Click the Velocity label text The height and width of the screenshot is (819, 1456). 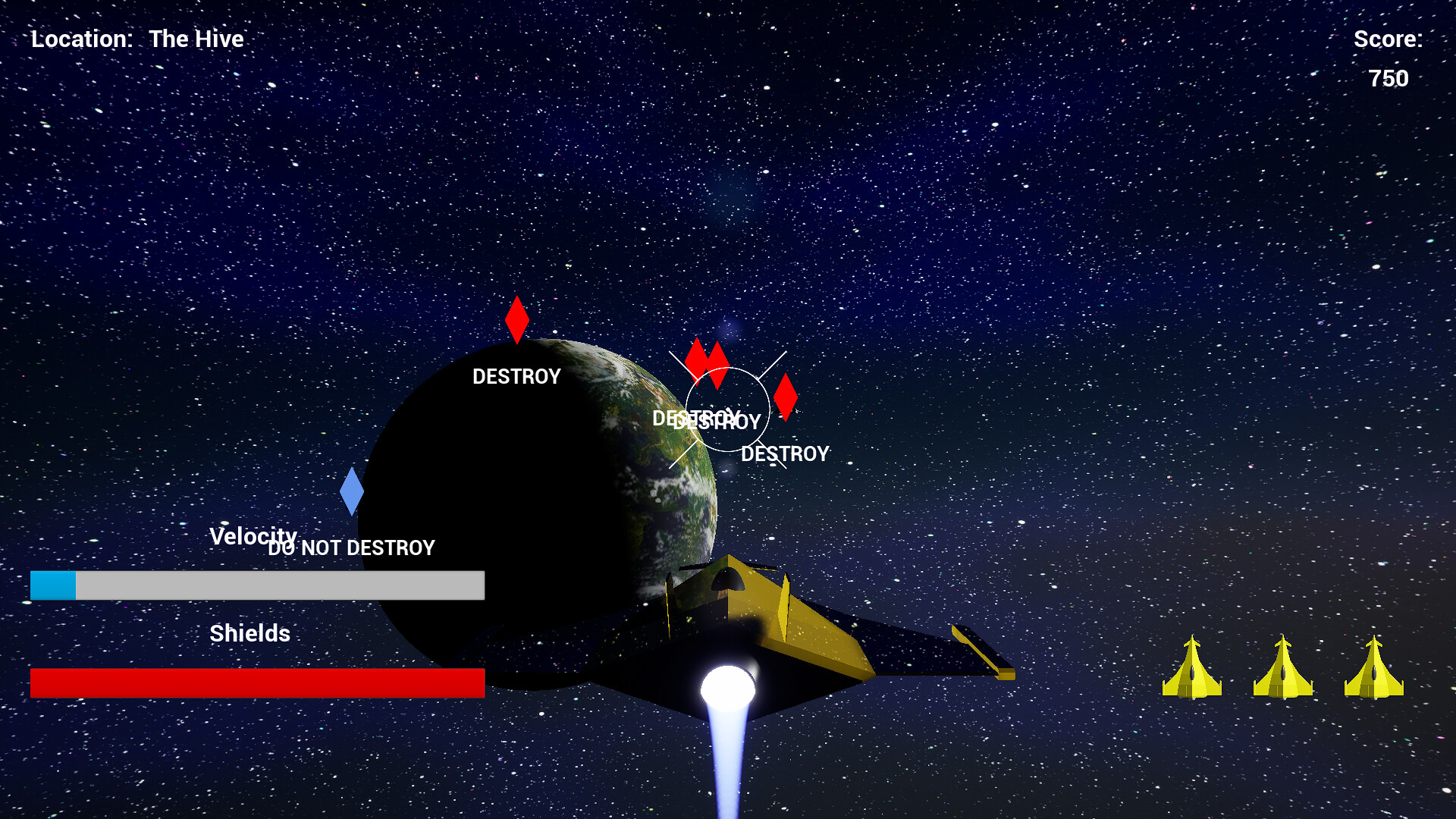pos(253,536)
